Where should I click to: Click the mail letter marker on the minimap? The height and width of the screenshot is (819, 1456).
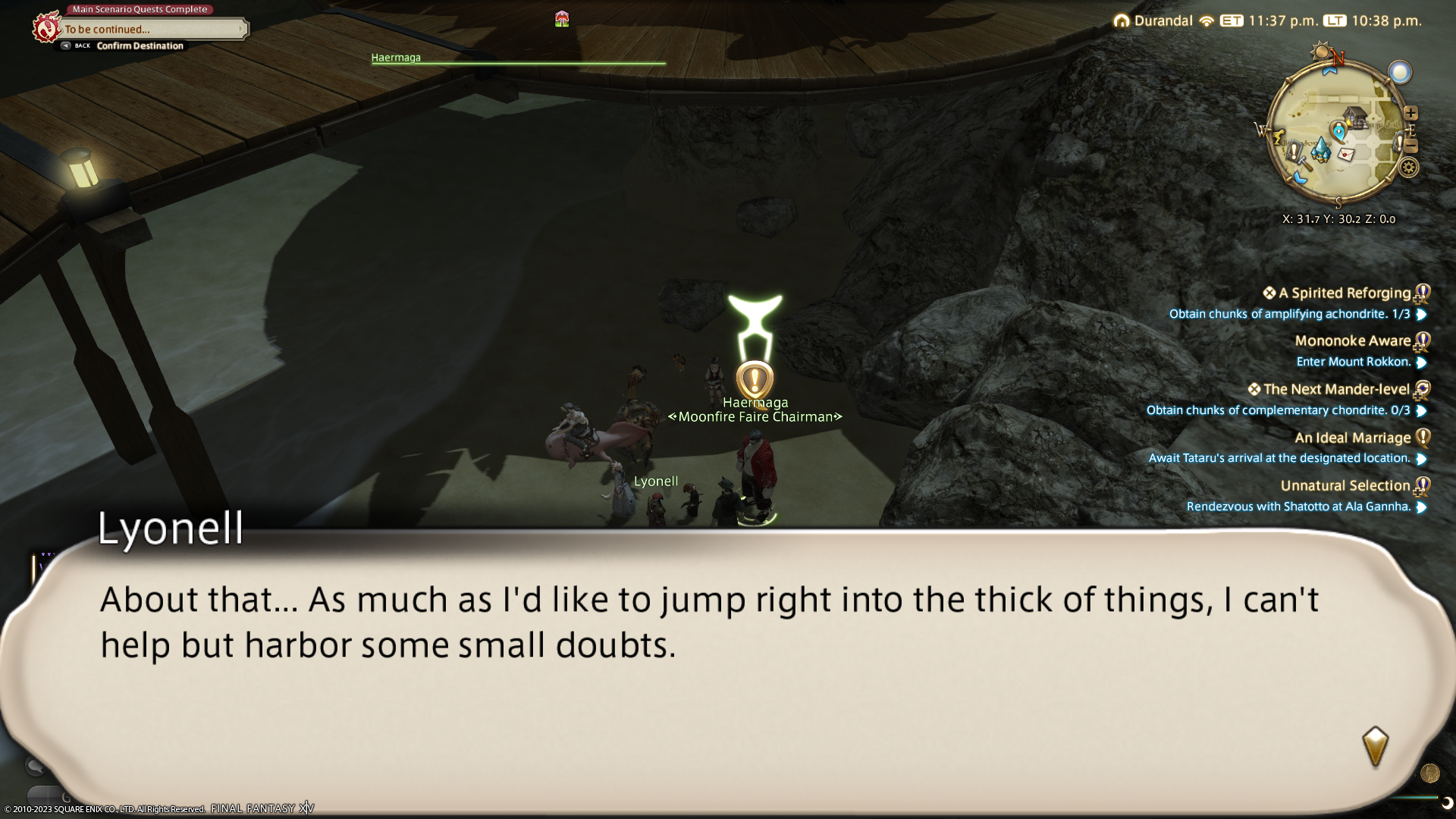(x=1346, y=154)
